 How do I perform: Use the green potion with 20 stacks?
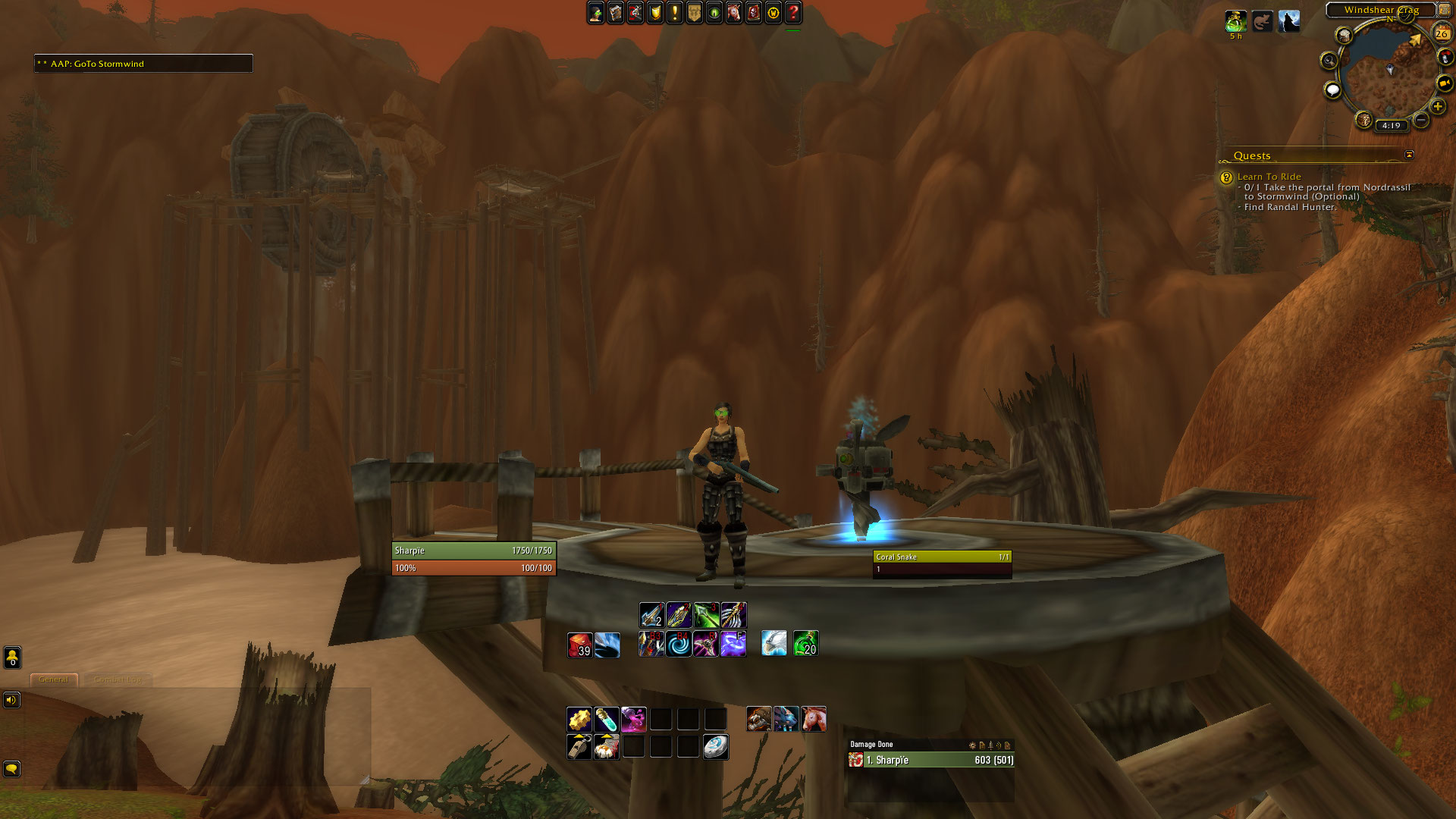(x=805, y=644)
